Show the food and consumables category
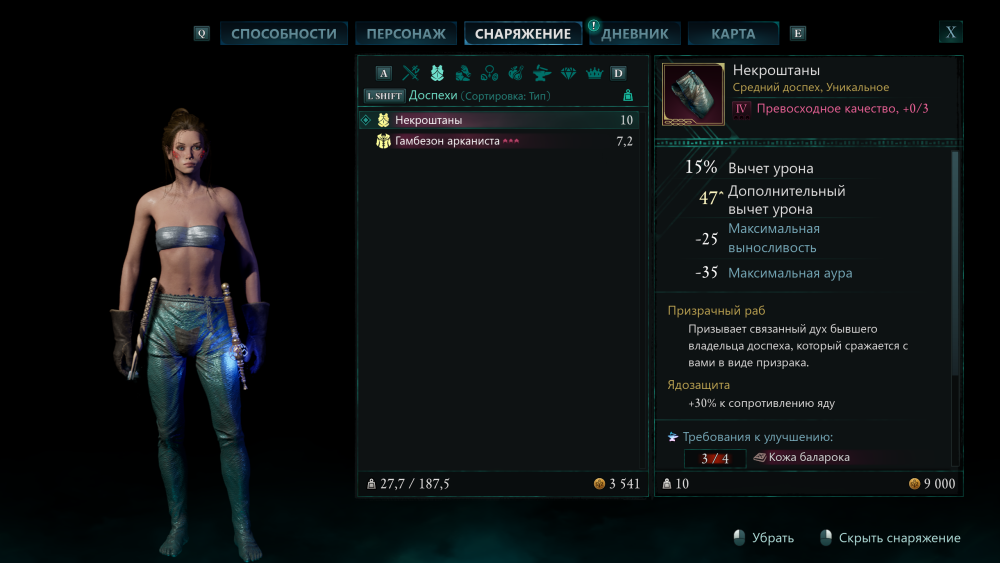The image size is (1000, 563). click(x=516, y=73)
